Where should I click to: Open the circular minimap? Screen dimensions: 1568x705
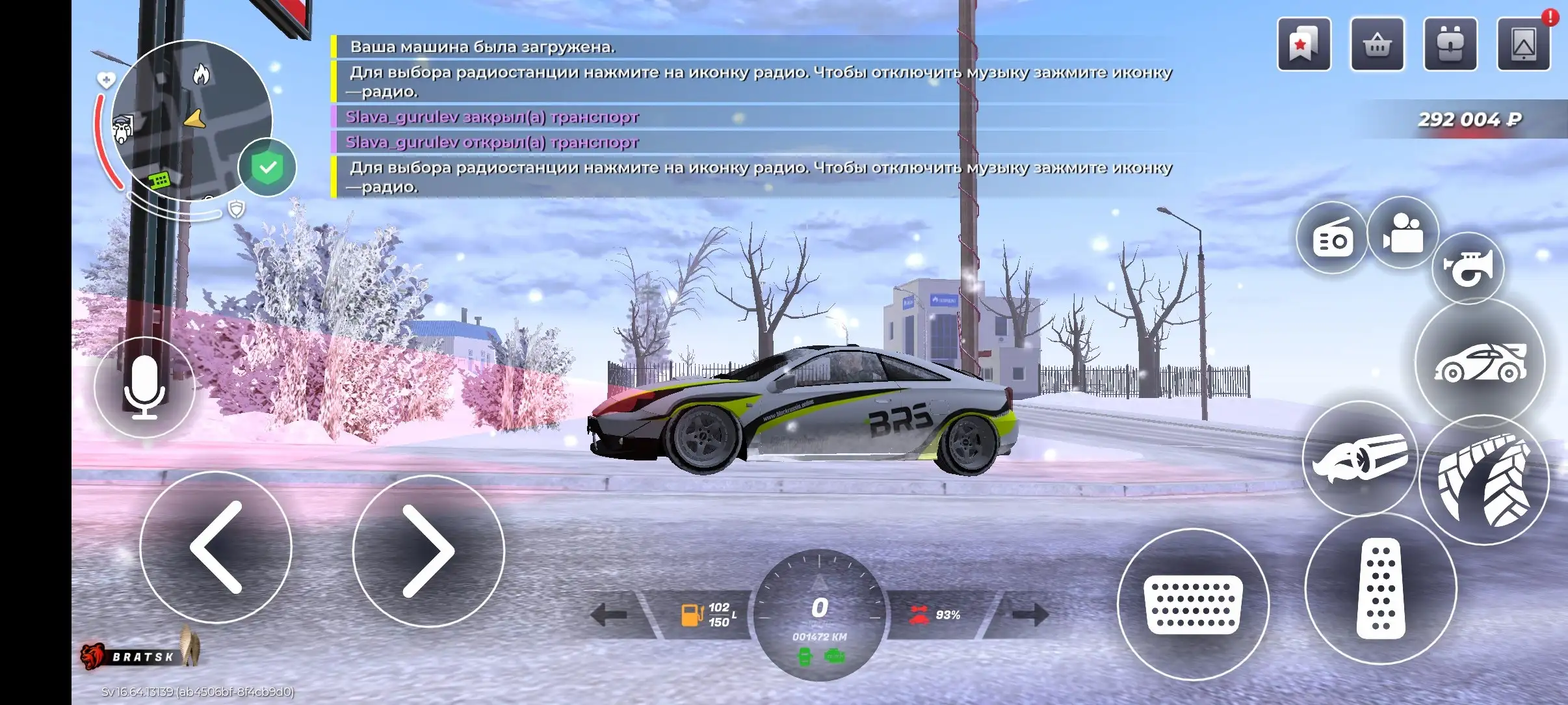(x=192, y=120)
